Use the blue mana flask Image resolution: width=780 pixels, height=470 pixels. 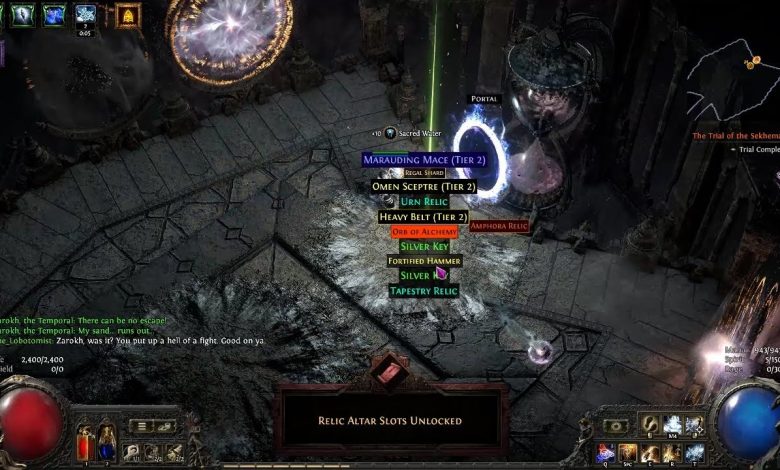[x=107, y=446]
